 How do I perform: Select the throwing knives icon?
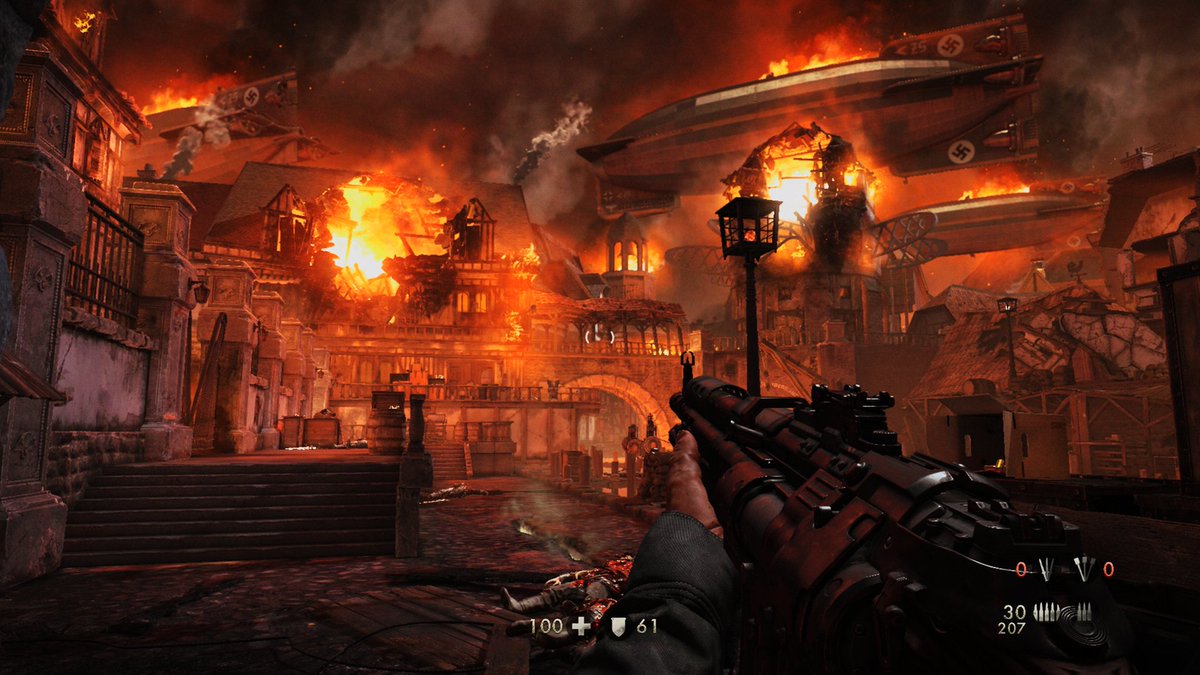(1046, 570)
